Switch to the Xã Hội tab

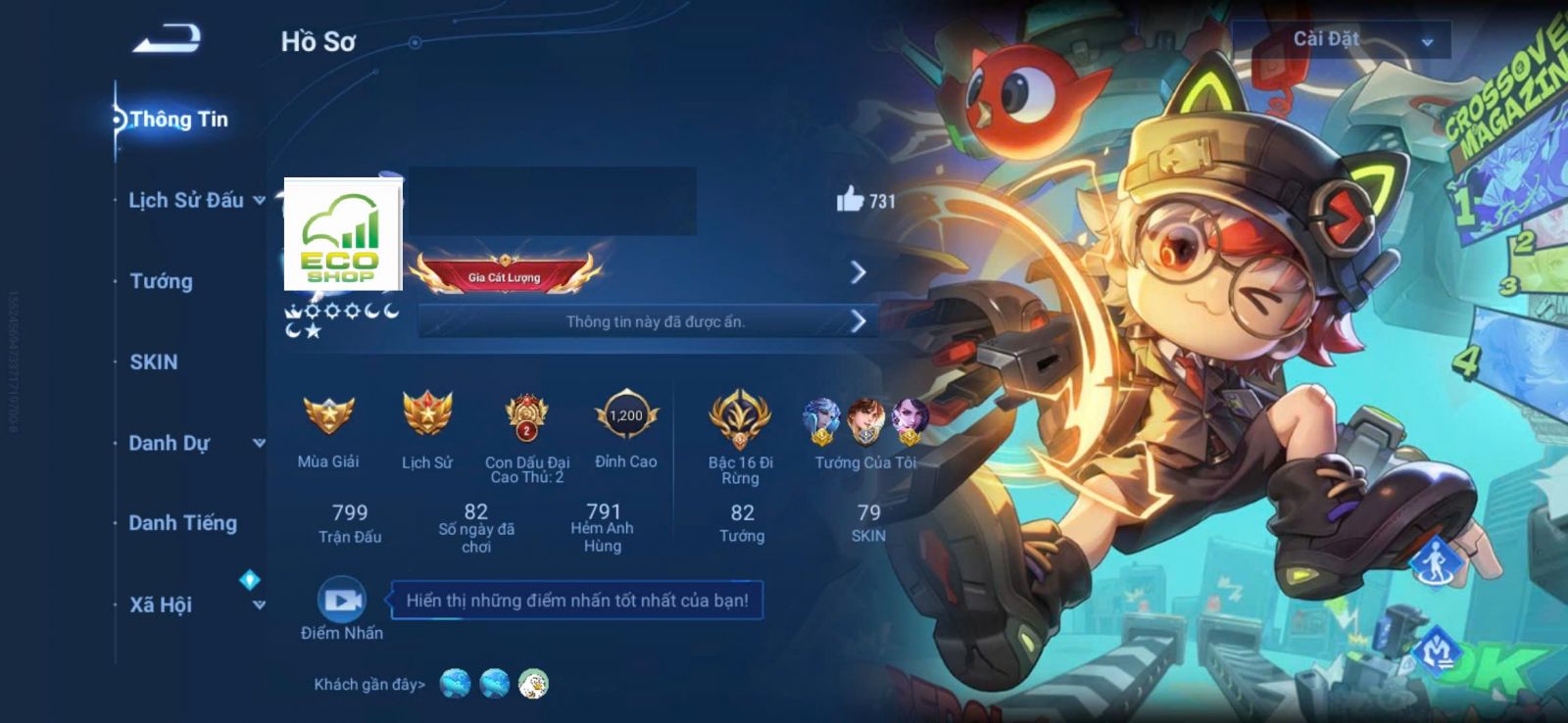point(162,604)
